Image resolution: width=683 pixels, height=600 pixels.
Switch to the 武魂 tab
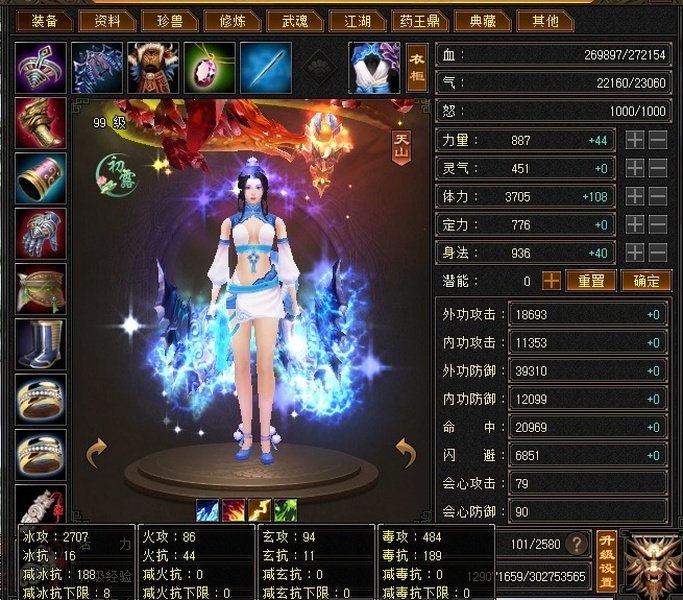click(x=295, y=20)
